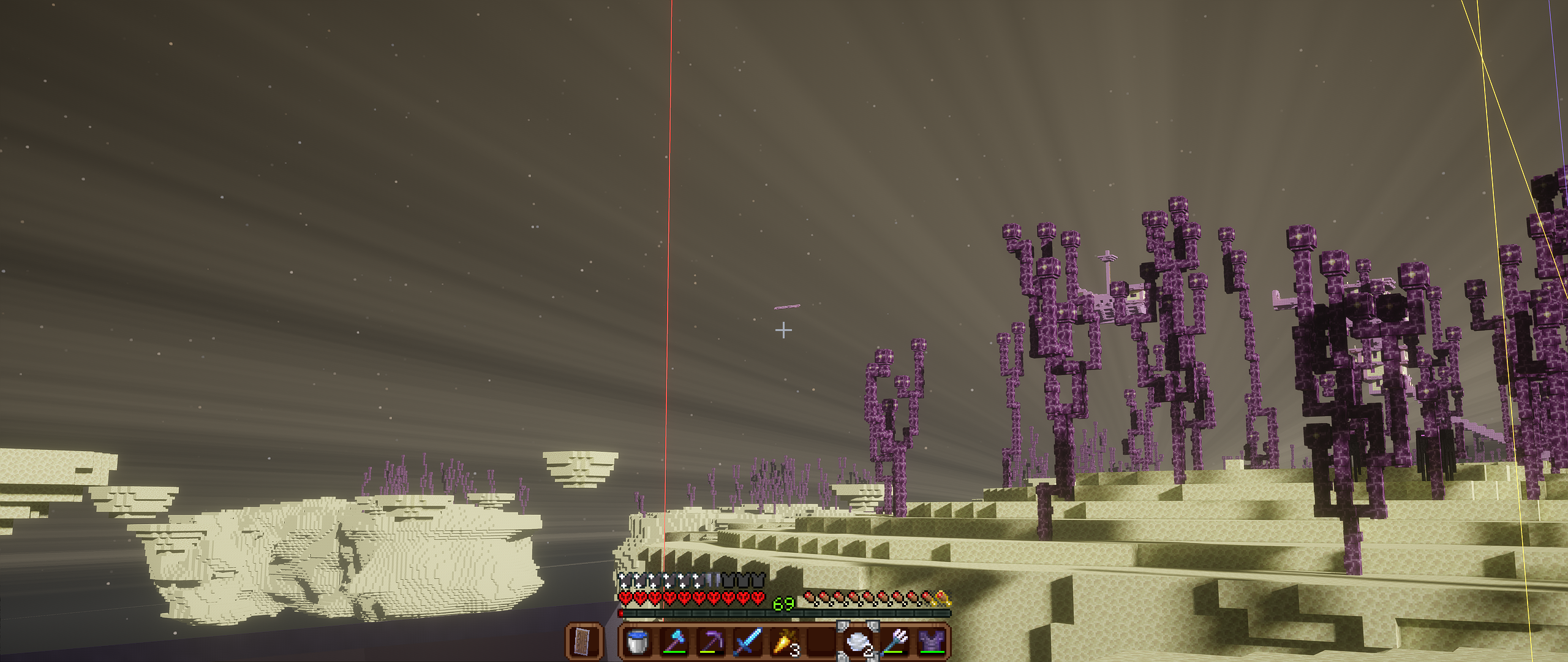This screenshot has width=1568, height=662.
Task: Choose the purple netherite pickaxe slot
Action: click(710, 642)
